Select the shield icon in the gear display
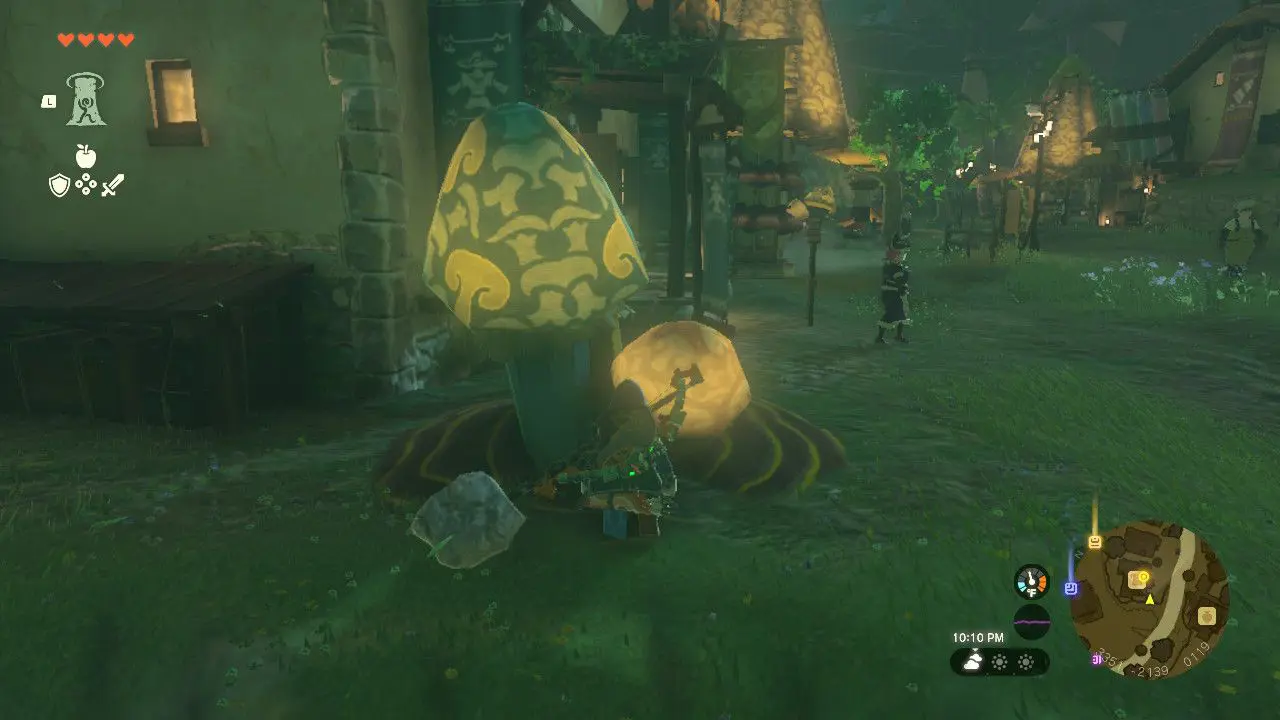This screenshot has width=1280, height=720. click(59, 185)
